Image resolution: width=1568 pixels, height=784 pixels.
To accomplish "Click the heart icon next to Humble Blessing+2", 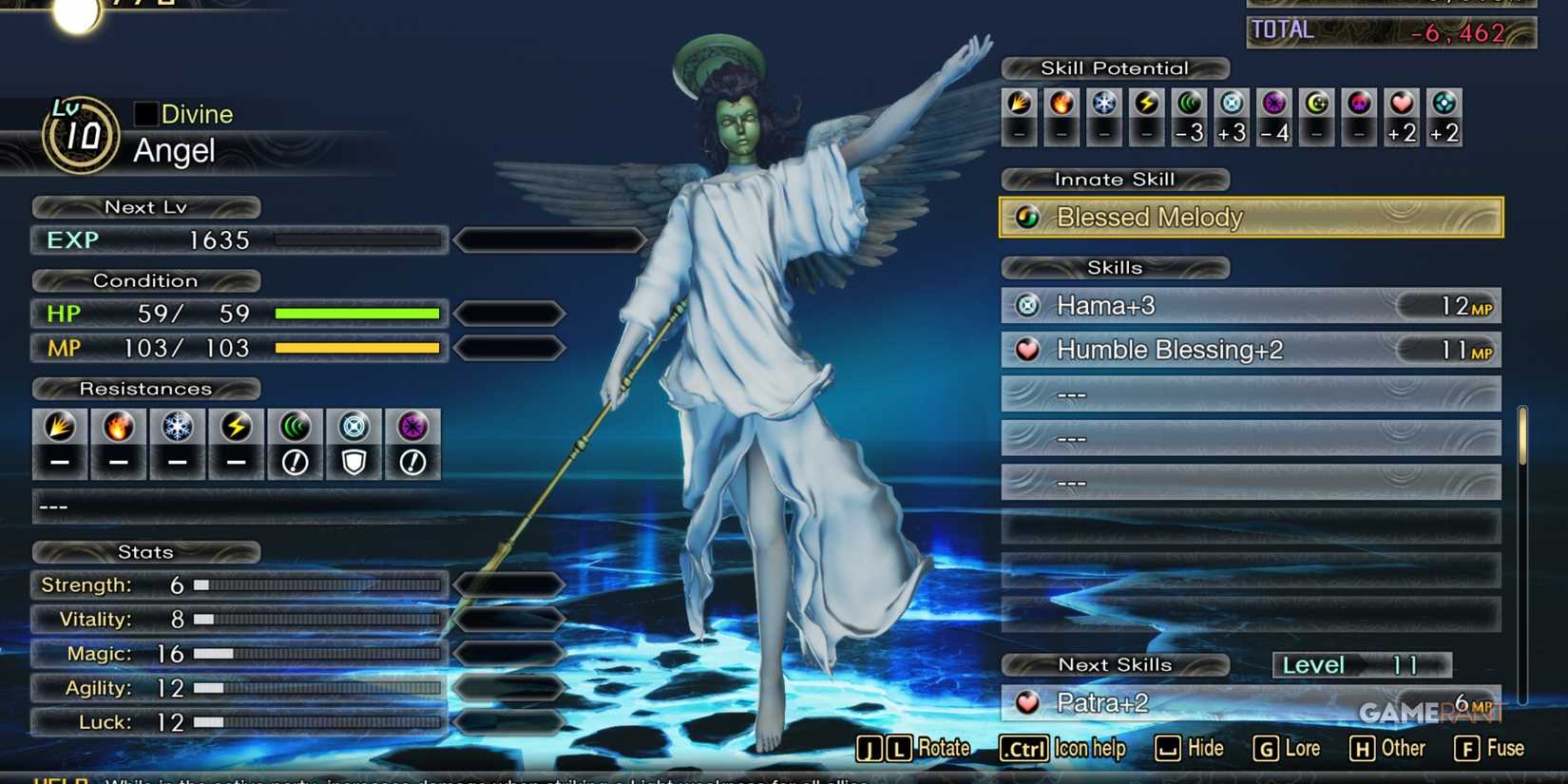I will pos(1028,350).
